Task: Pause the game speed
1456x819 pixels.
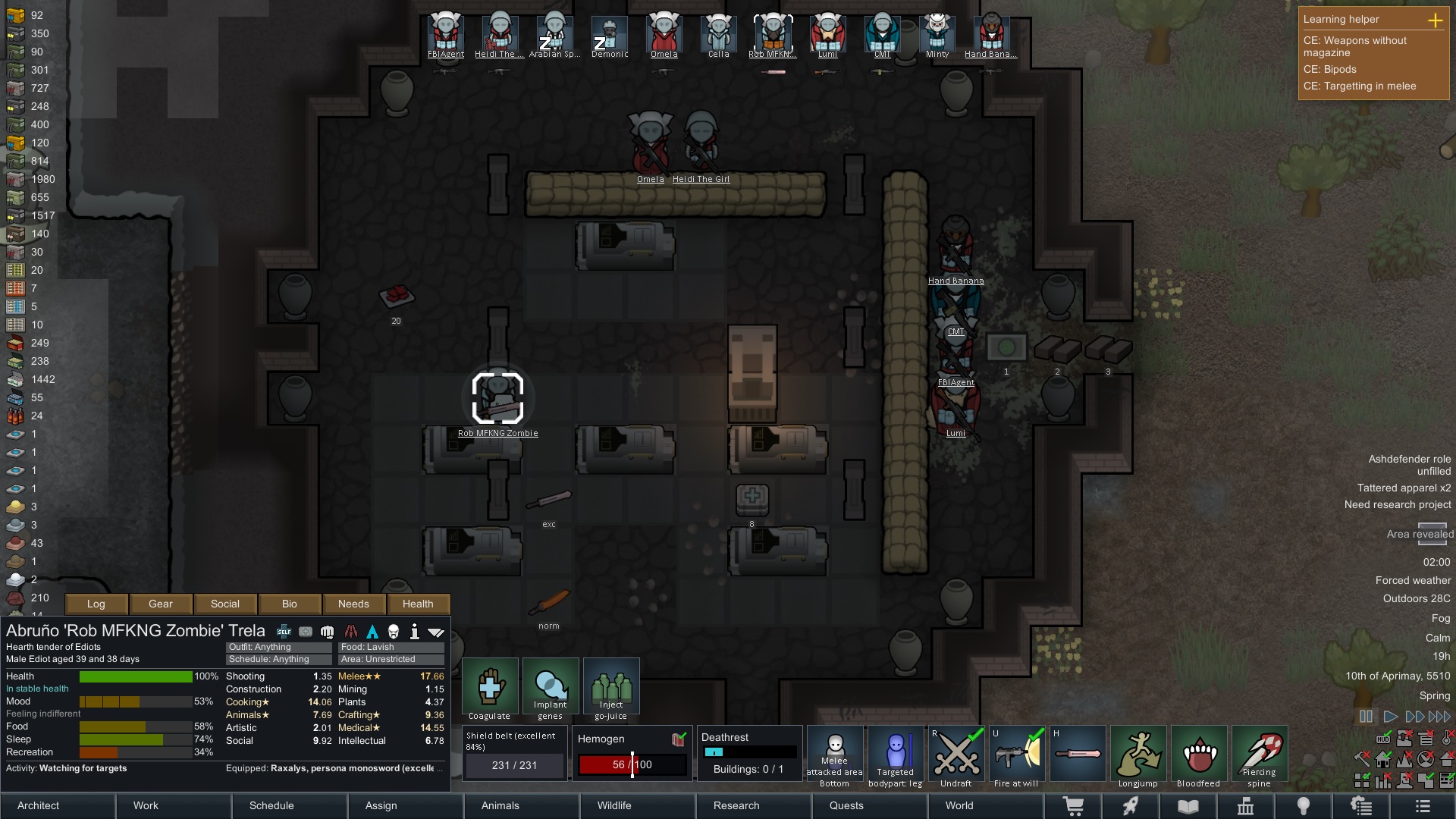Action: click(x=1366, y=717)
